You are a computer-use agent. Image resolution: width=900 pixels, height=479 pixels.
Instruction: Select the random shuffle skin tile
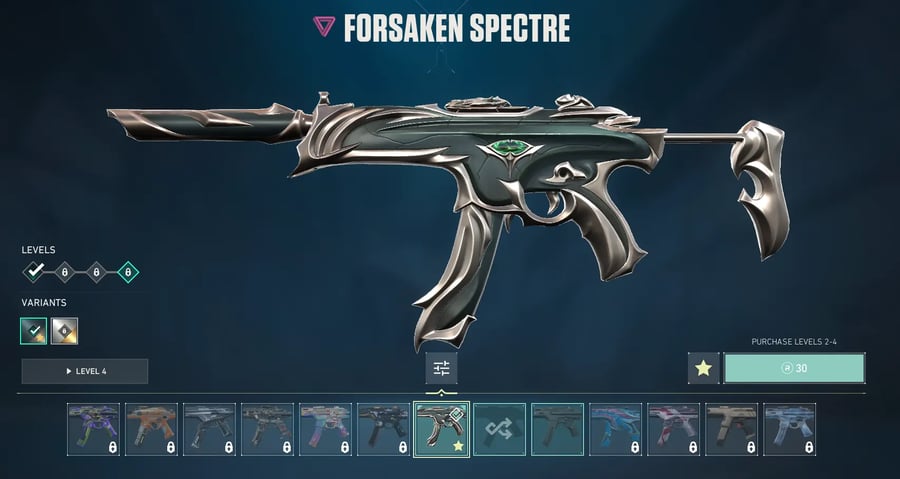499,429
